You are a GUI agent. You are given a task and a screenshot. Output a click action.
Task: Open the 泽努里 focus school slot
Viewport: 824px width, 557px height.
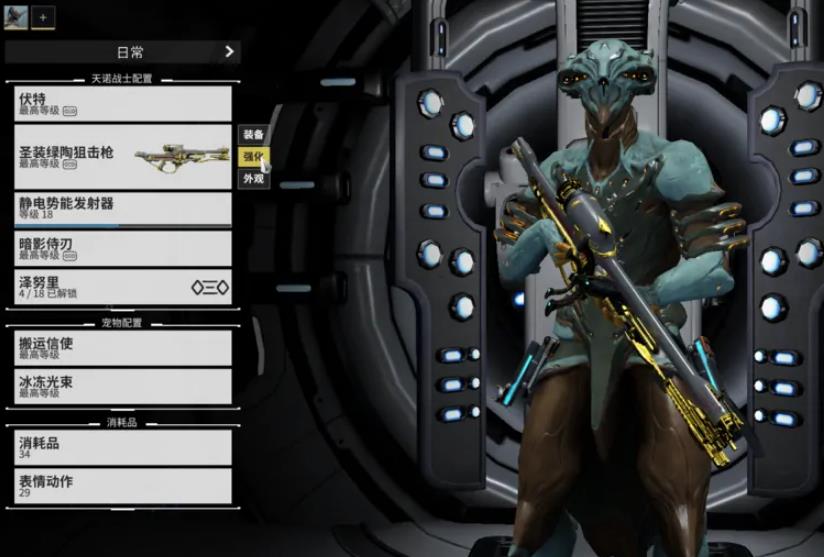point(119,287)
